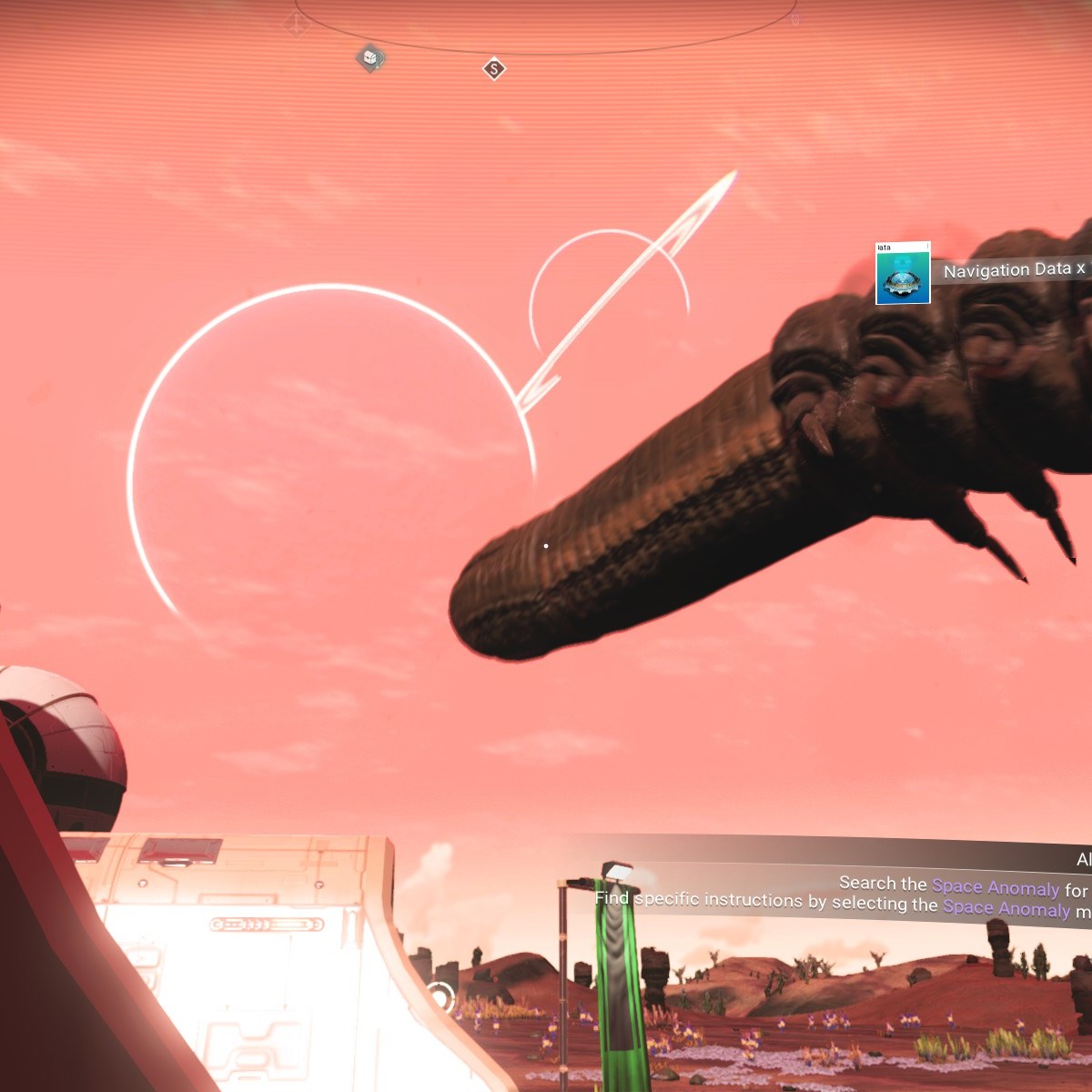The image size is (1092, 1092).
Task: Open the Navigation Data pickup icon
Action: [x=903, y=274]
